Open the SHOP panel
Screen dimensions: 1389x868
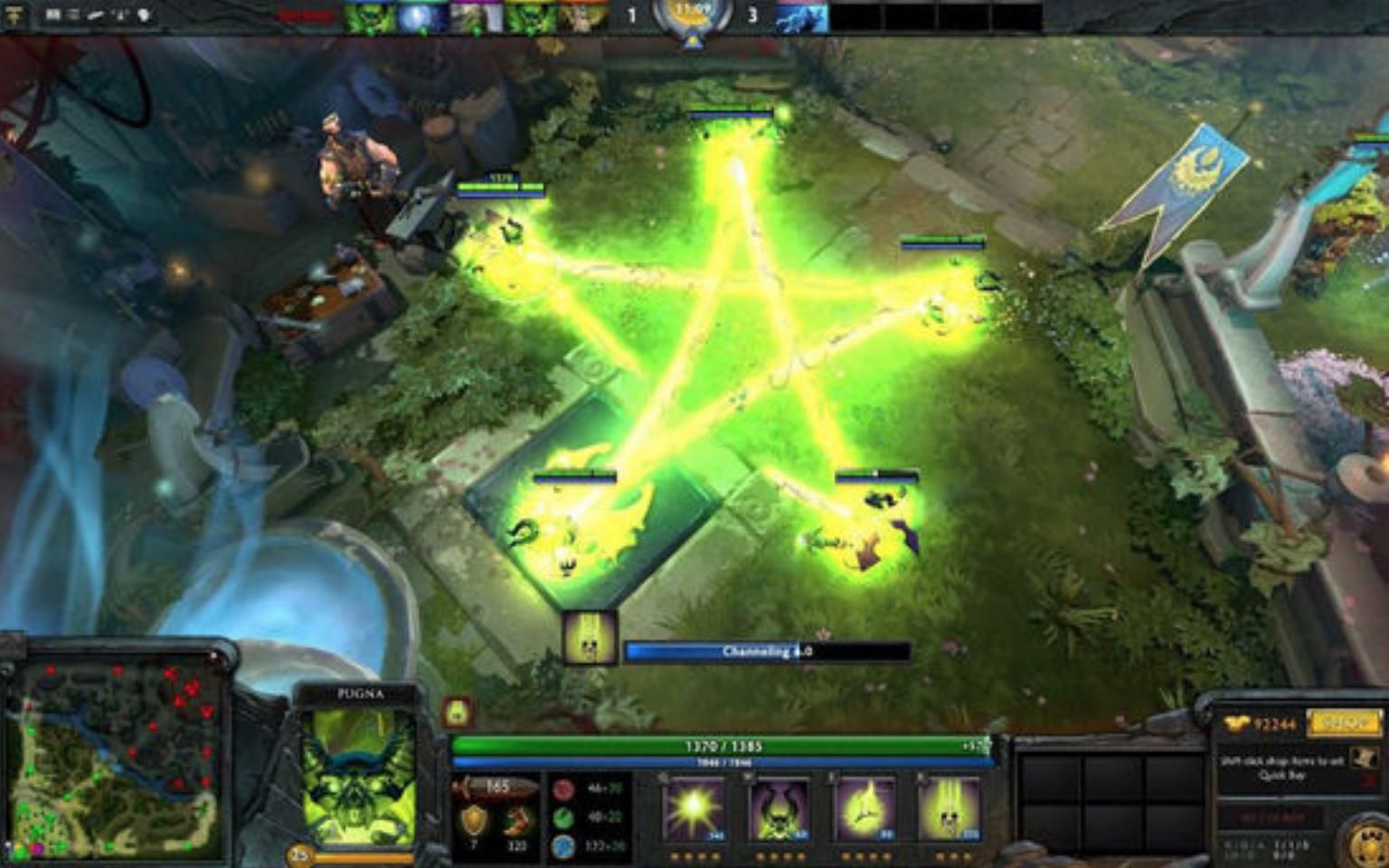[1344, 723]
